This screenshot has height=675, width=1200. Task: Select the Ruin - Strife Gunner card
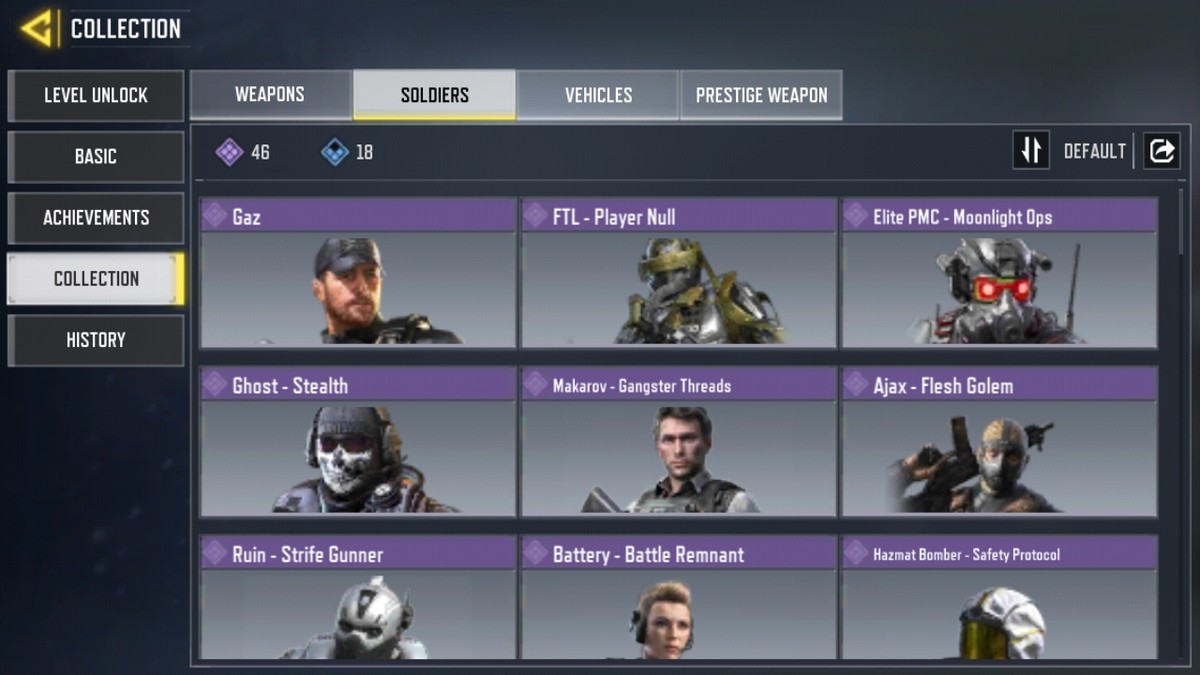click(358, 598)
